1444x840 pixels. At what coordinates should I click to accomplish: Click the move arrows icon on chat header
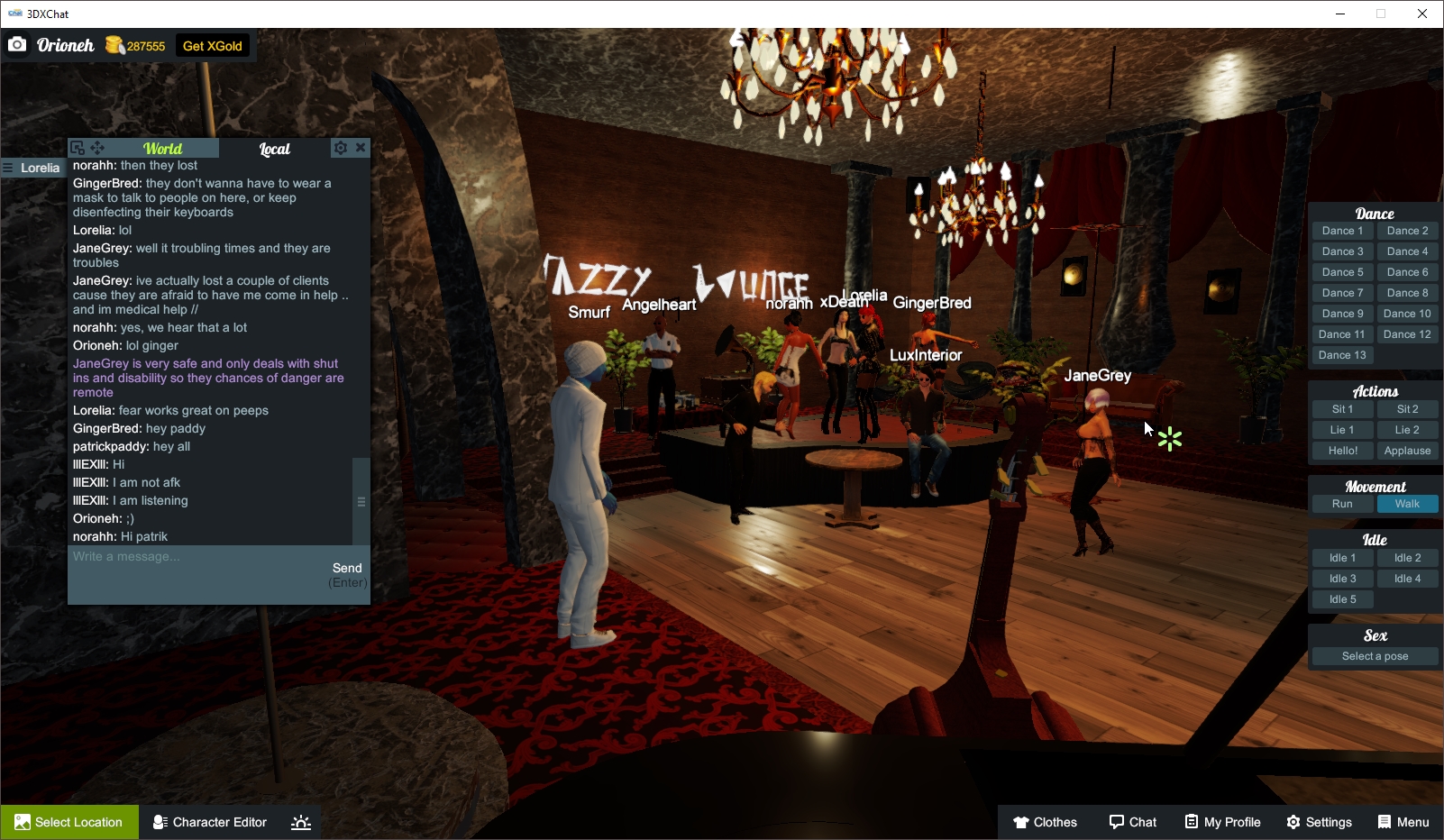pos(98,147)
